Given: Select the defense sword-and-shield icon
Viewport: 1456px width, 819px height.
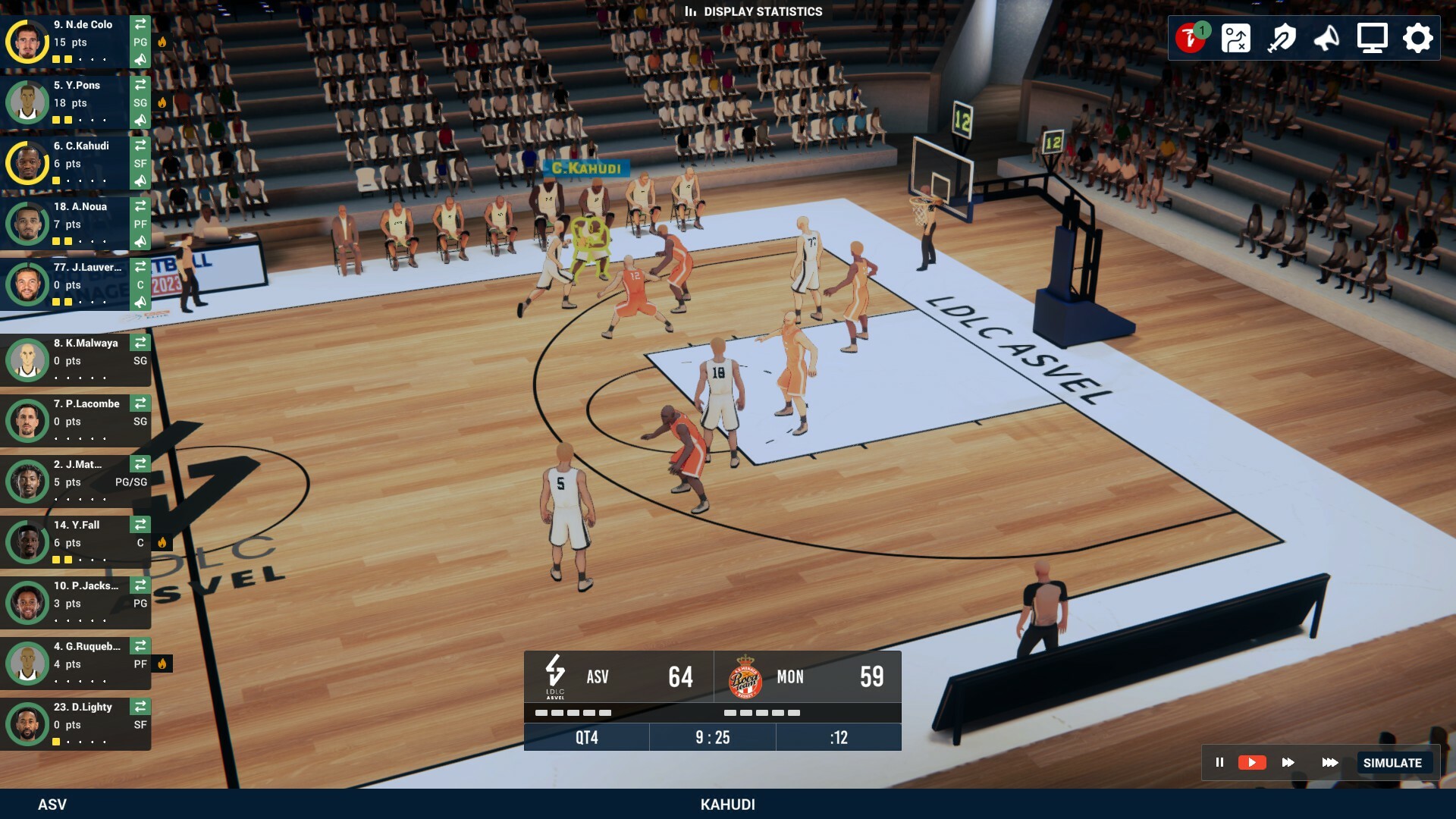Looking at the screenshot, I should tap(1282, 38).
